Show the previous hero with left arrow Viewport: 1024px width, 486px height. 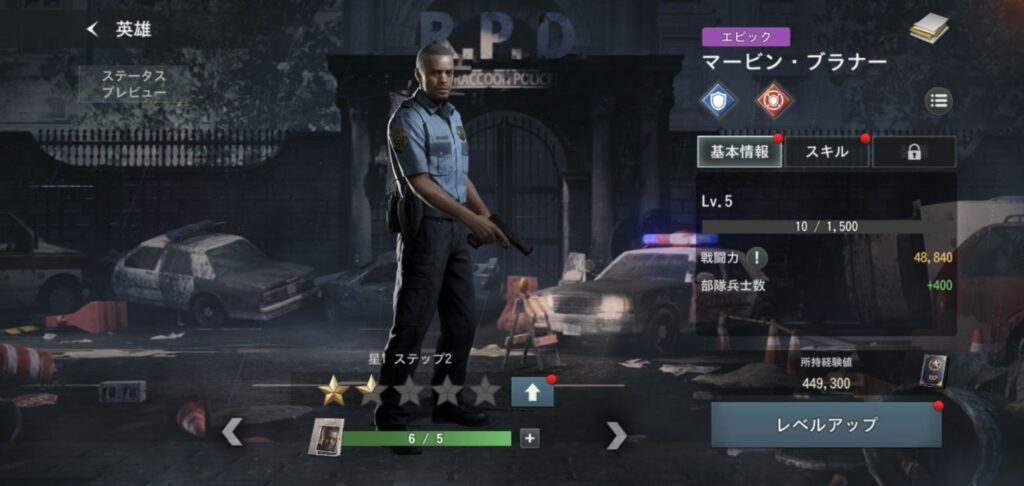(x=231, y=433)
